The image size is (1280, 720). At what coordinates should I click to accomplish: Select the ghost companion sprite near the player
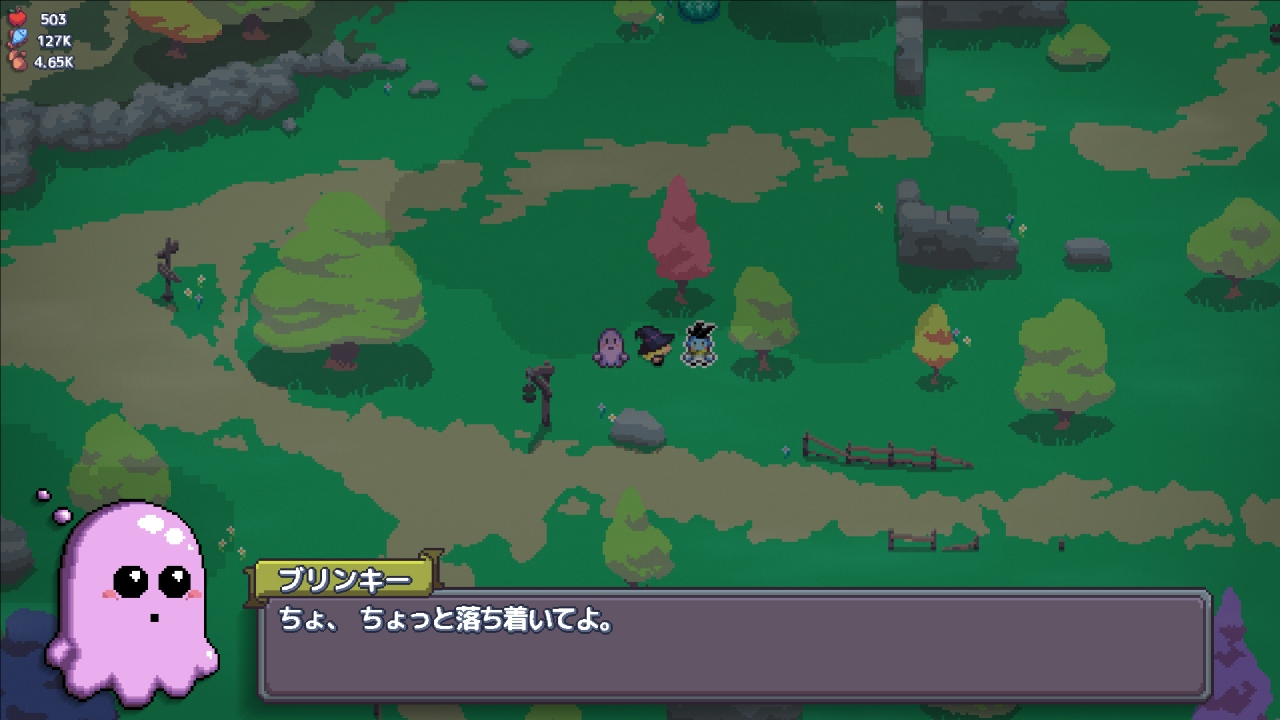coord(611,347)
